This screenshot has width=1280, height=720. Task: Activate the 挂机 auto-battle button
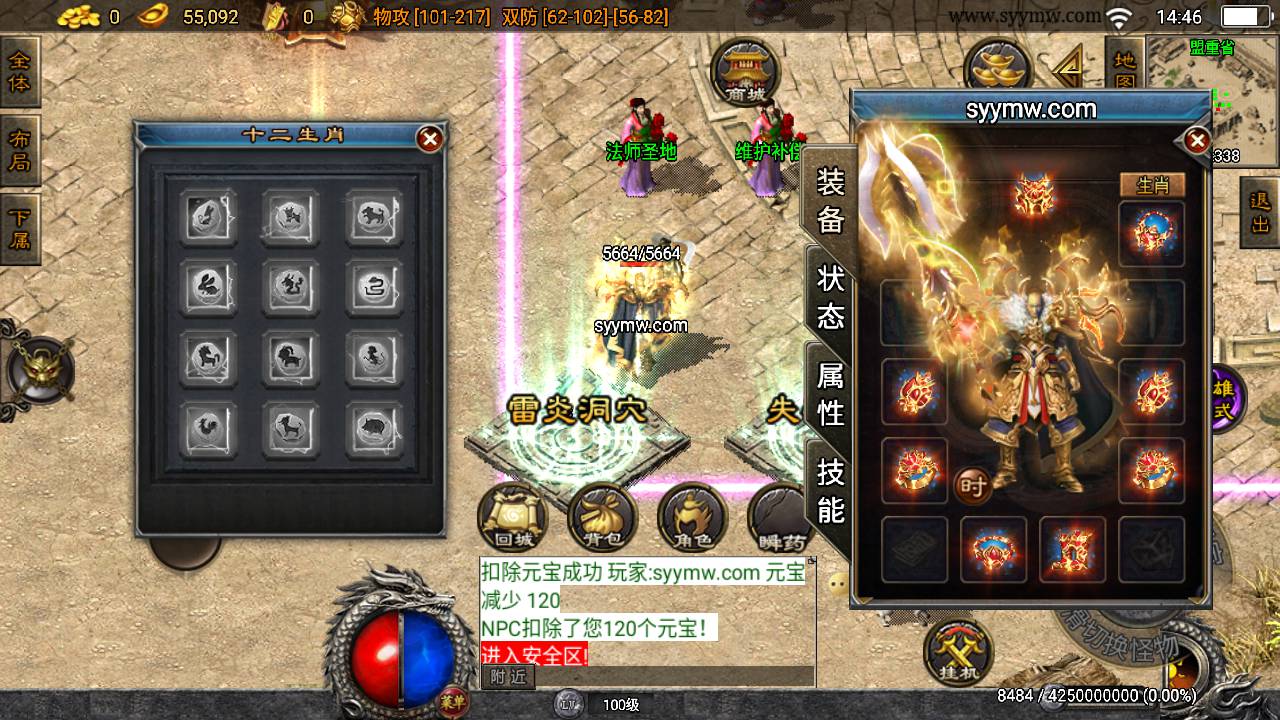click(x=958, y=652)
